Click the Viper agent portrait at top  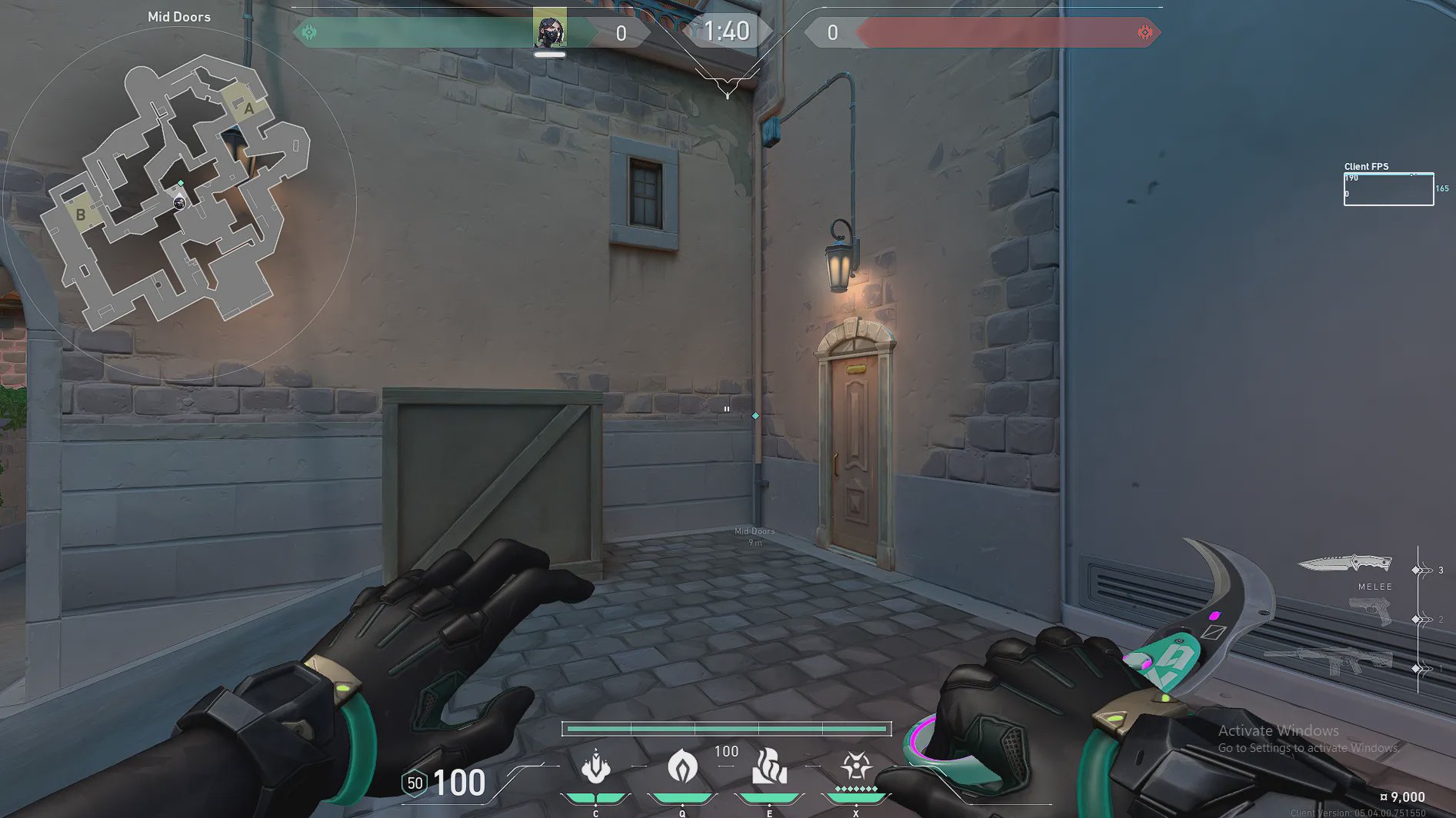tap(550, 31)
